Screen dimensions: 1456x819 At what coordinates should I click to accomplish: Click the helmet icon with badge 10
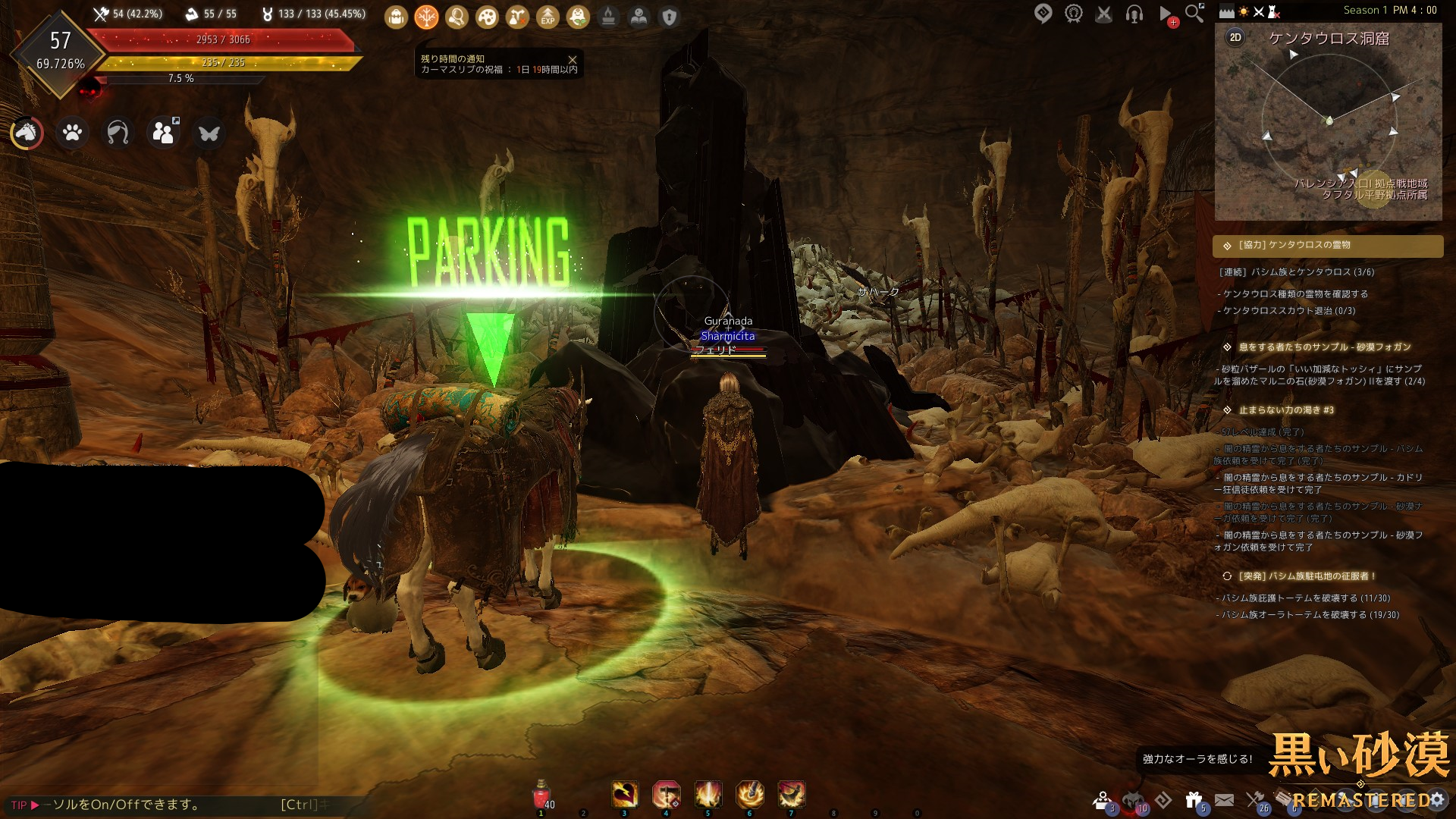pyautogui.click(x=1133, y=800)
